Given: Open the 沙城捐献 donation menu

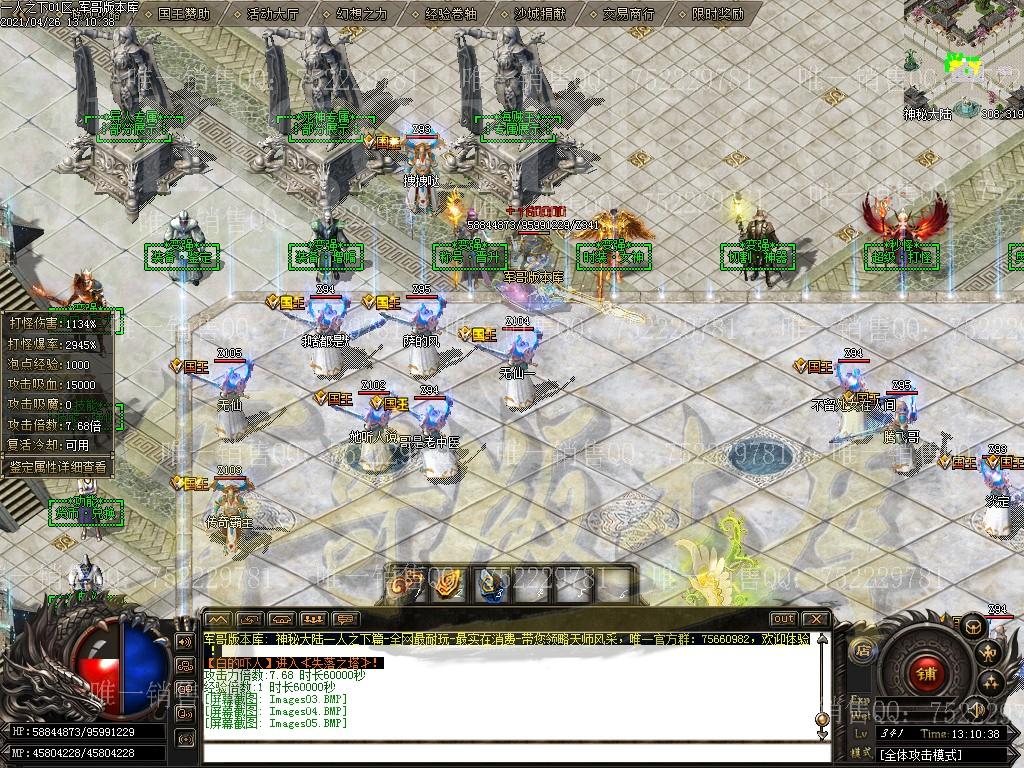Looking at the screenshot, I should click(539, 14).
